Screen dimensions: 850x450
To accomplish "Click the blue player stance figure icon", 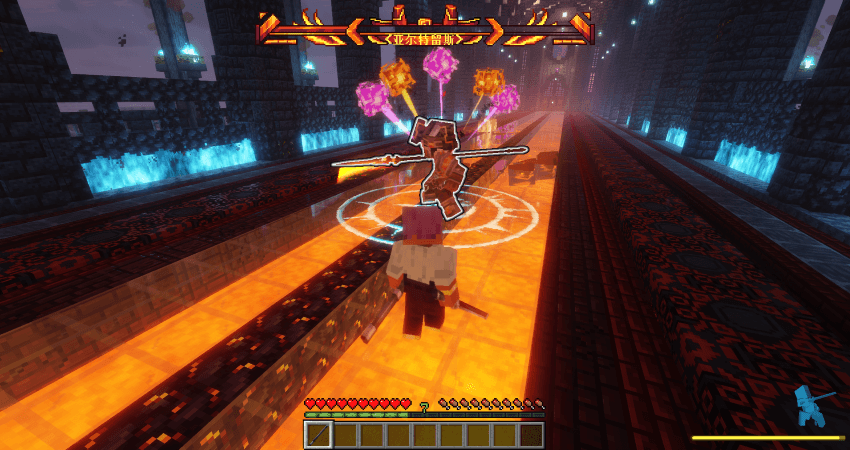I will (x=812, y=407).
